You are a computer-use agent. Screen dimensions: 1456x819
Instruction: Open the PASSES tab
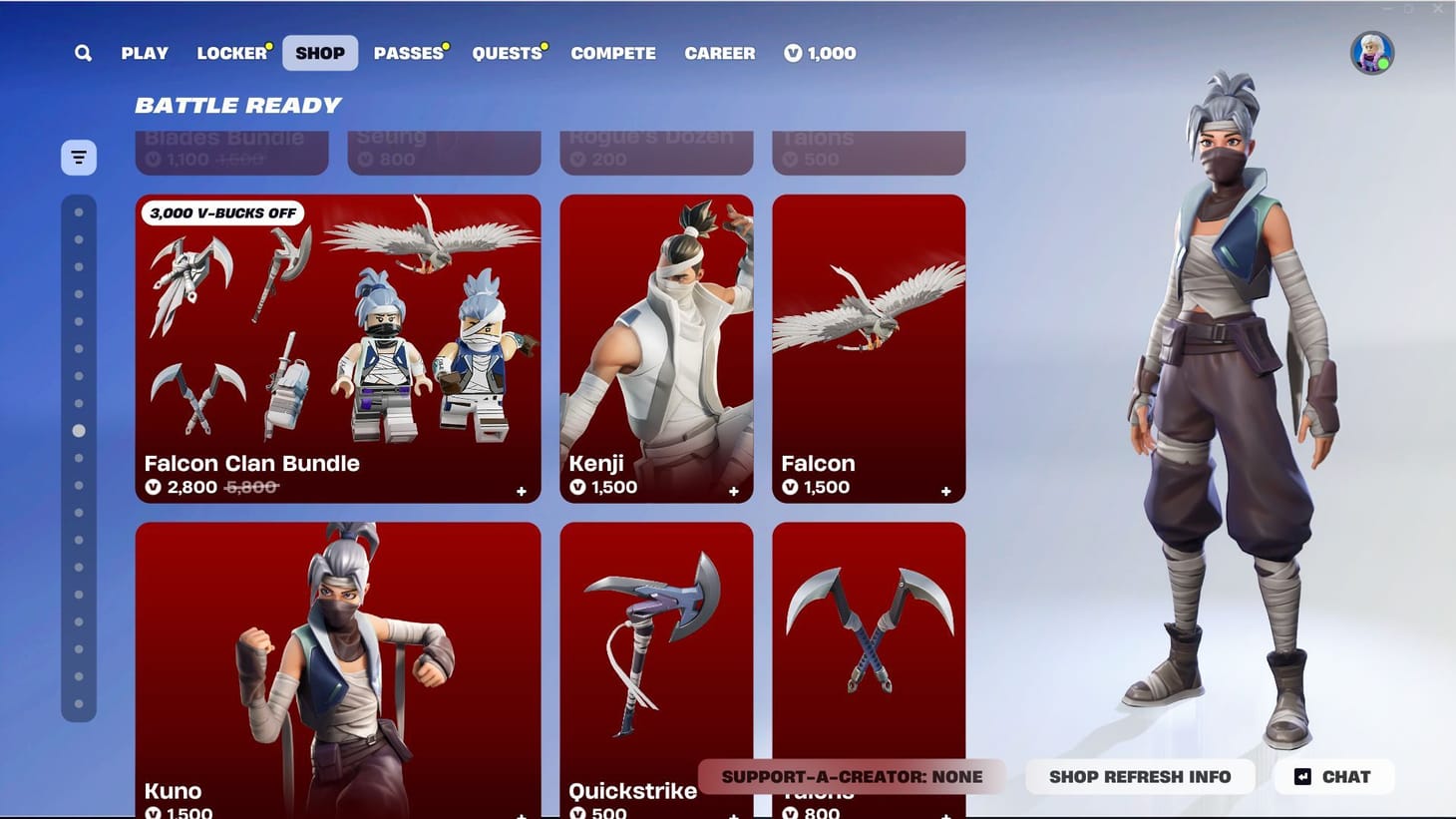tap(408, 53)
